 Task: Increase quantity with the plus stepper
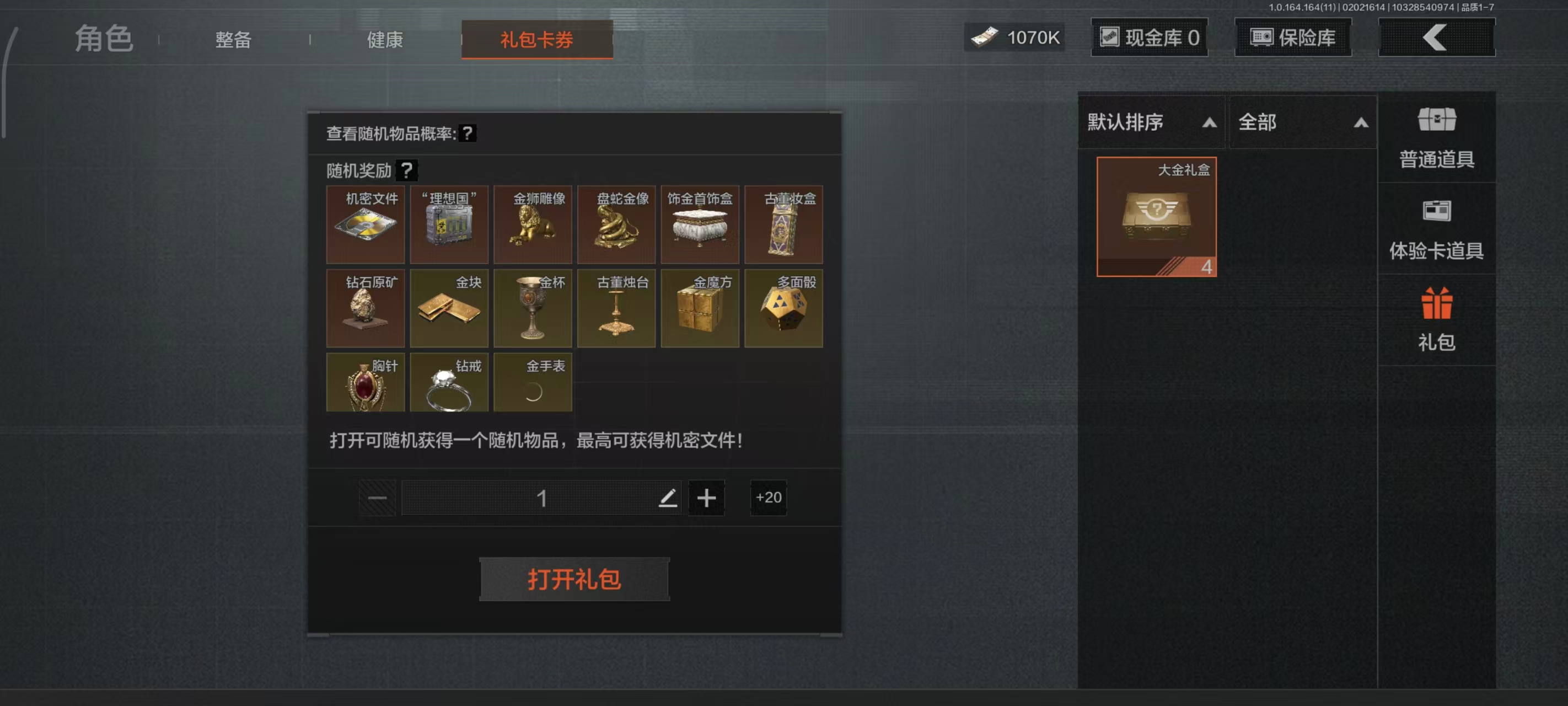click(706, 498)
